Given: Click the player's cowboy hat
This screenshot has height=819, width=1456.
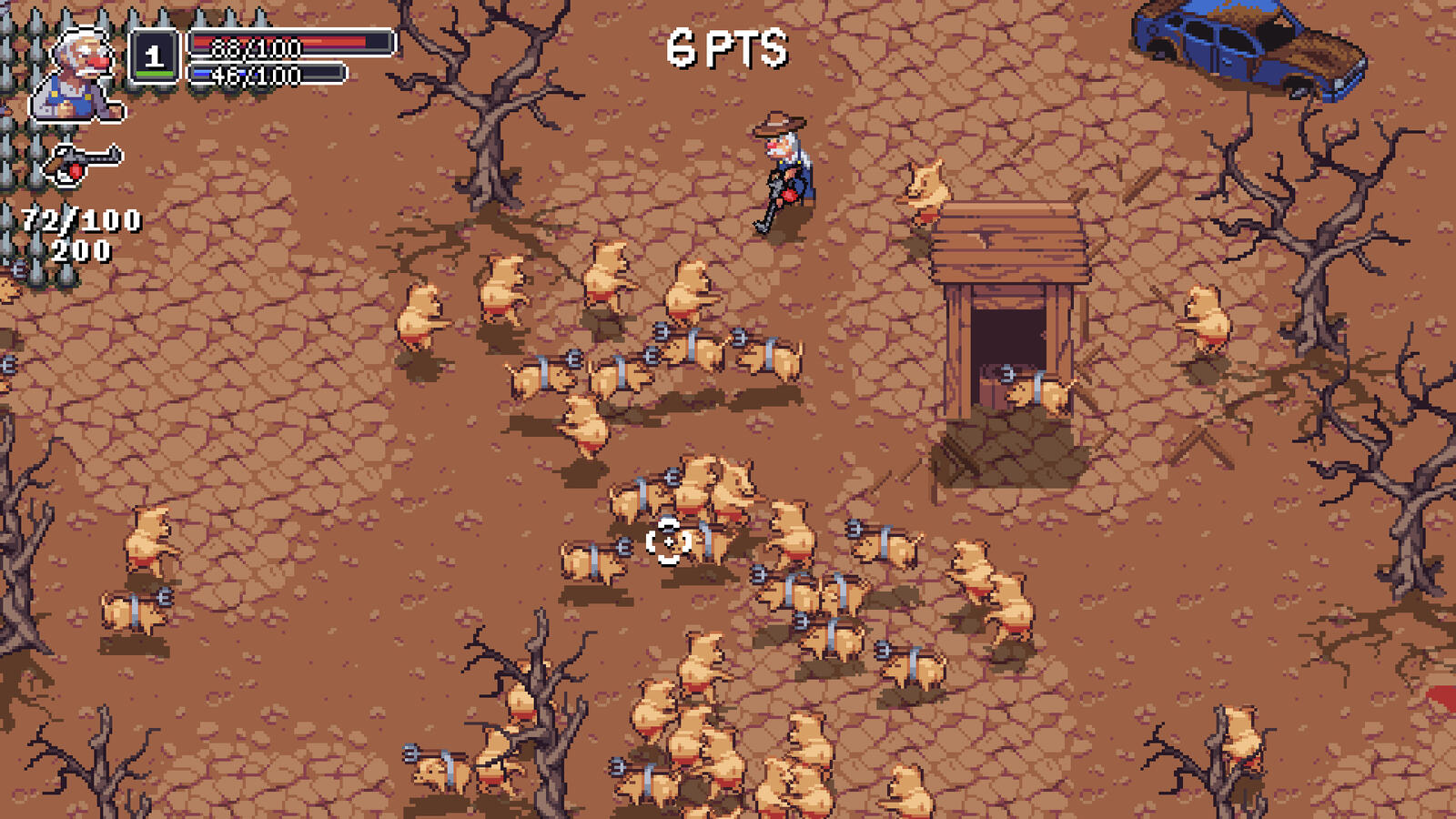Looking at the screenshot, I should point(779,124).
